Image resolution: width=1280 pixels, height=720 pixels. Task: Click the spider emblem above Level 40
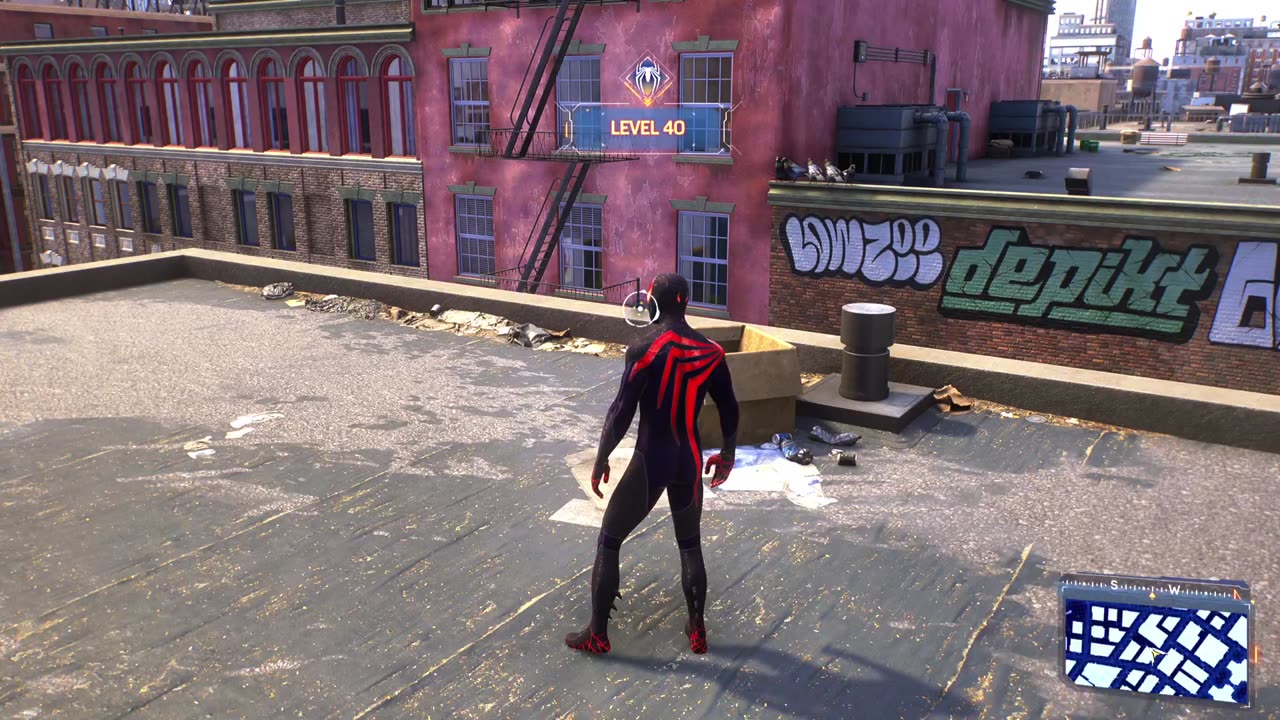pyautogui.click(x=647, y=79)
